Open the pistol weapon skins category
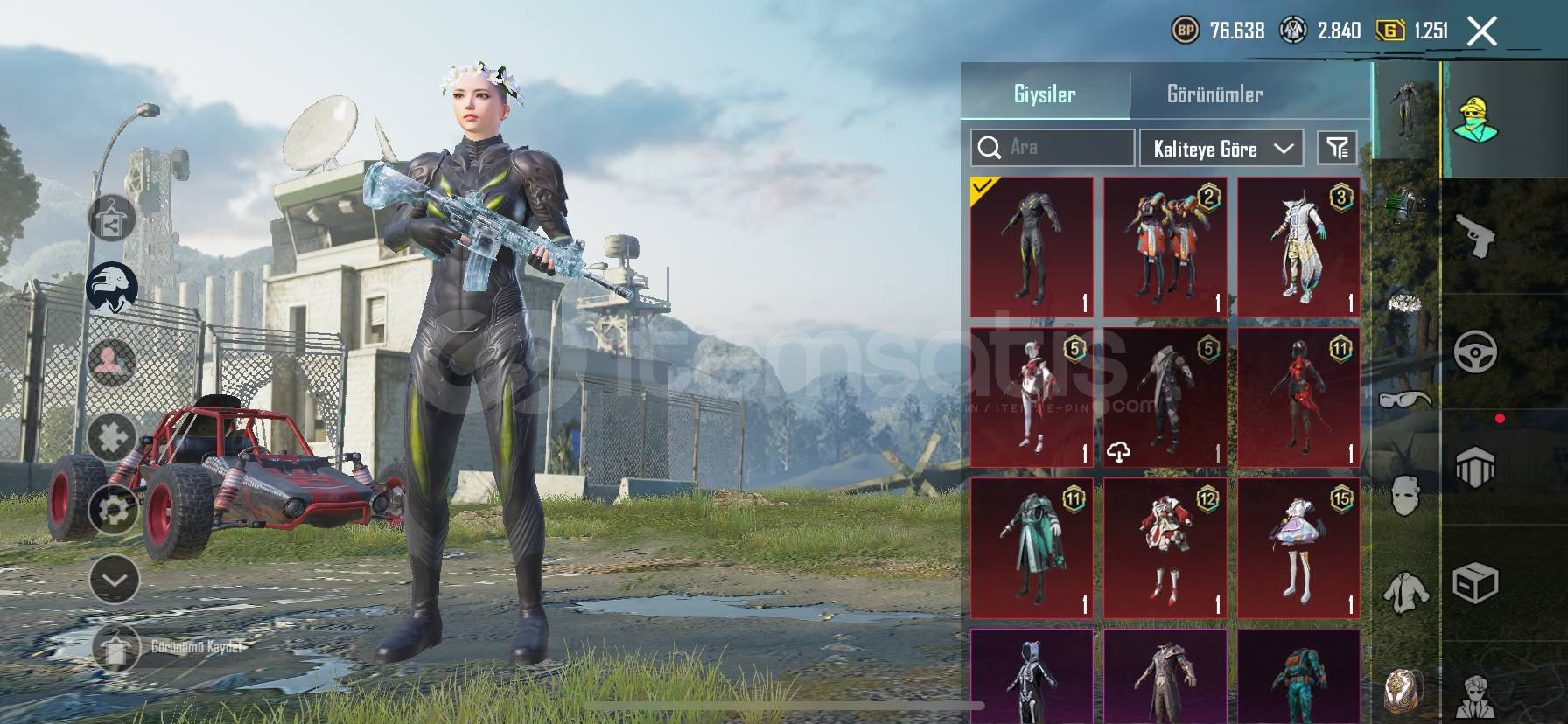The height and width of the screenshot is (724, 1568). pyautogui.click(x=1476, y=236)
